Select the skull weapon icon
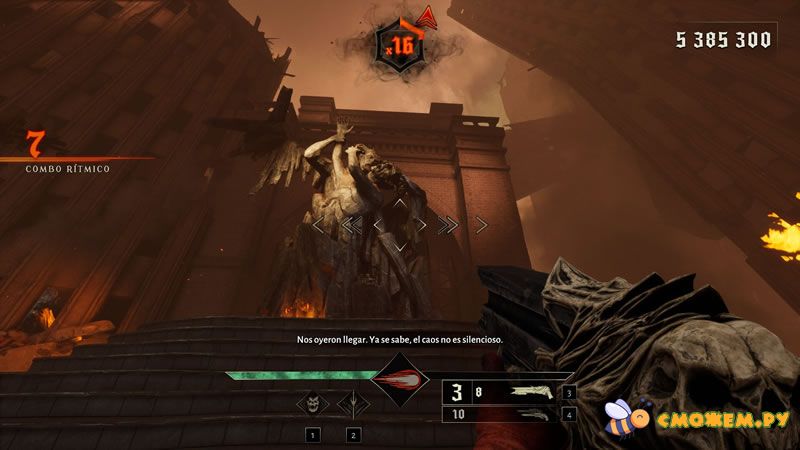 pos(313,404)
